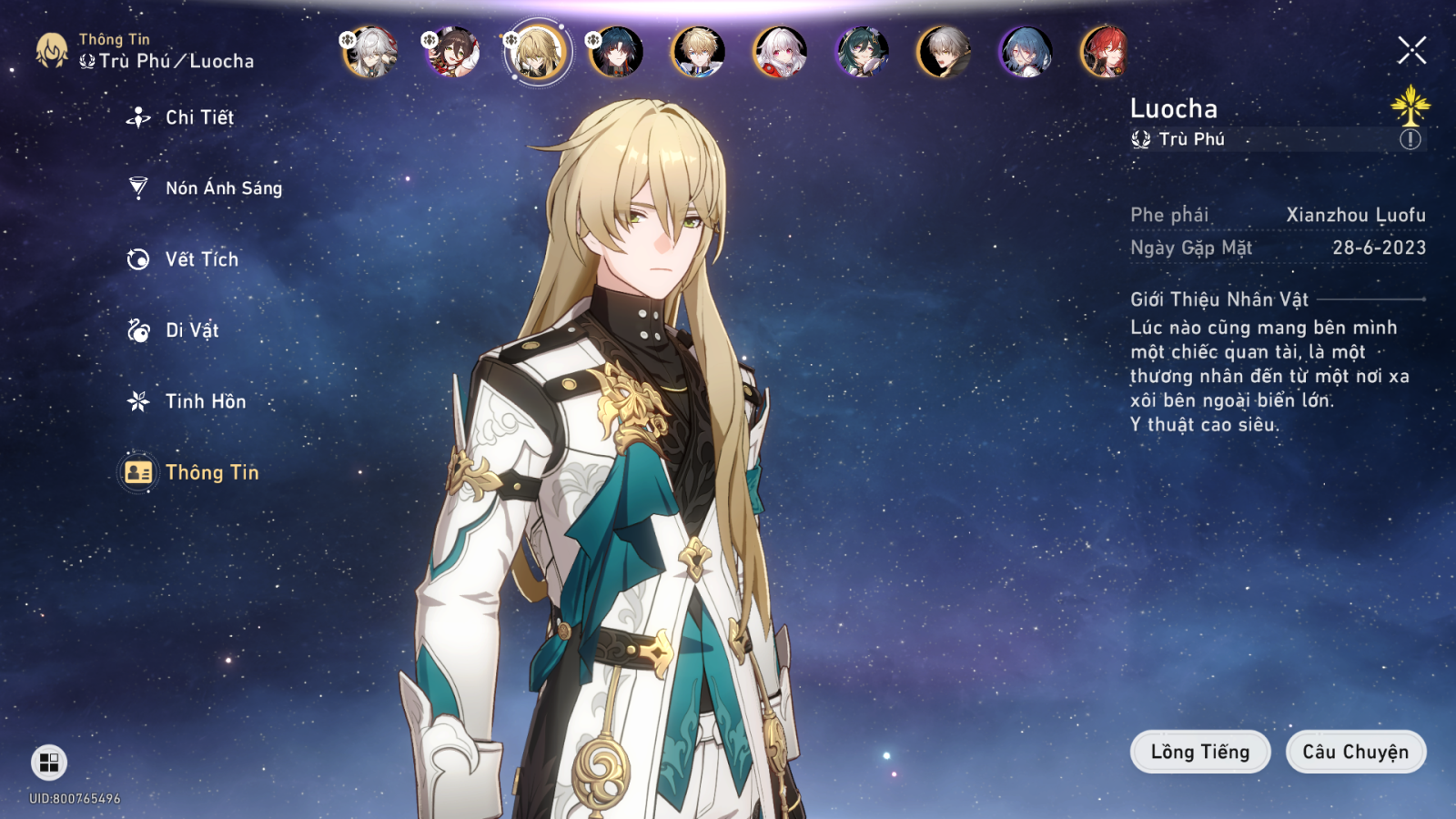Viewport: 1456px width, 819px height.
Task: Choose the gray-haired Trailblazer portrait
Action: click(944, 52)
